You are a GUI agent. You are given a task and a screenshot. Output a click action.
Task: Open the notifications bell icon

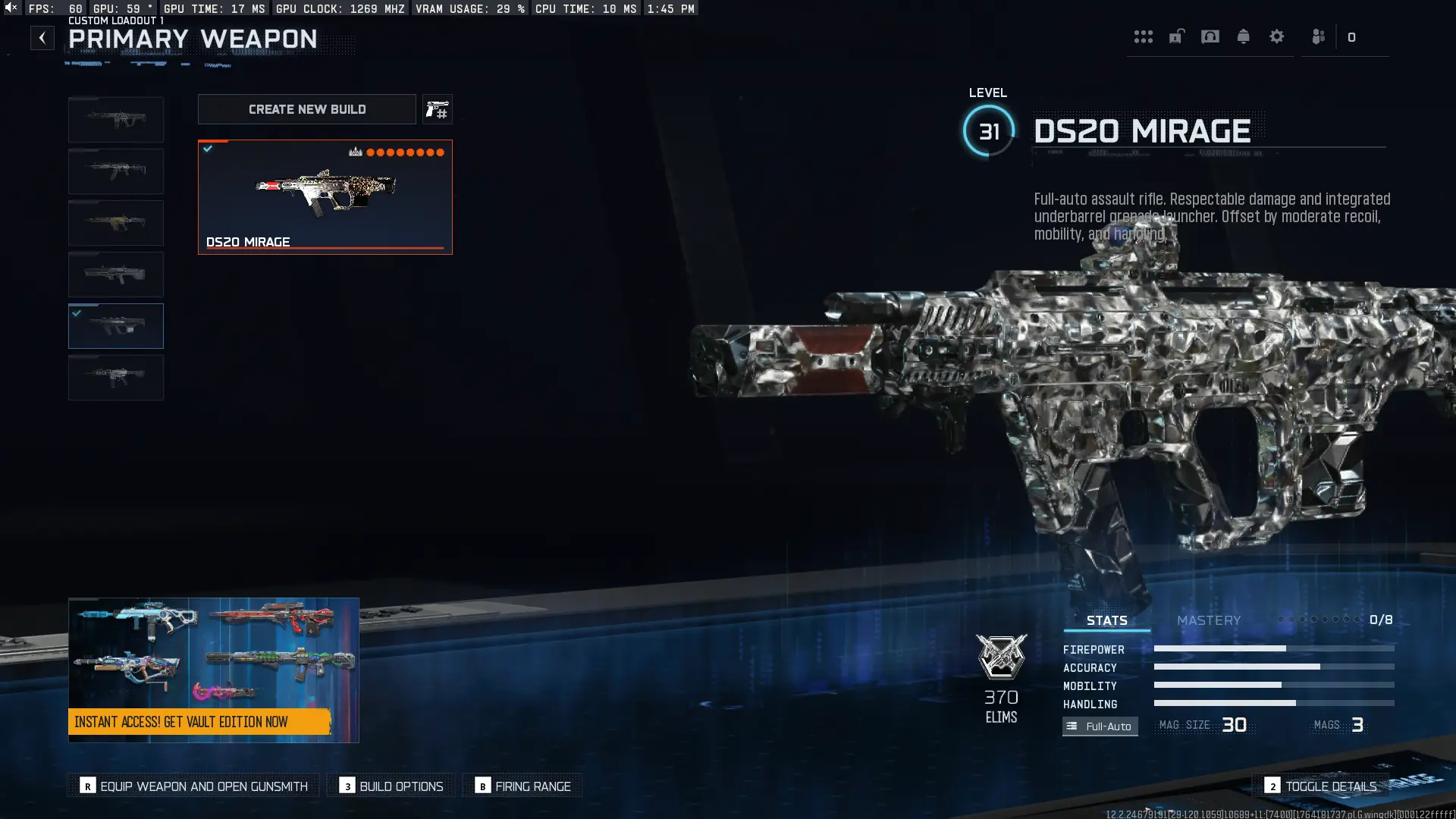click(1244, 36)
